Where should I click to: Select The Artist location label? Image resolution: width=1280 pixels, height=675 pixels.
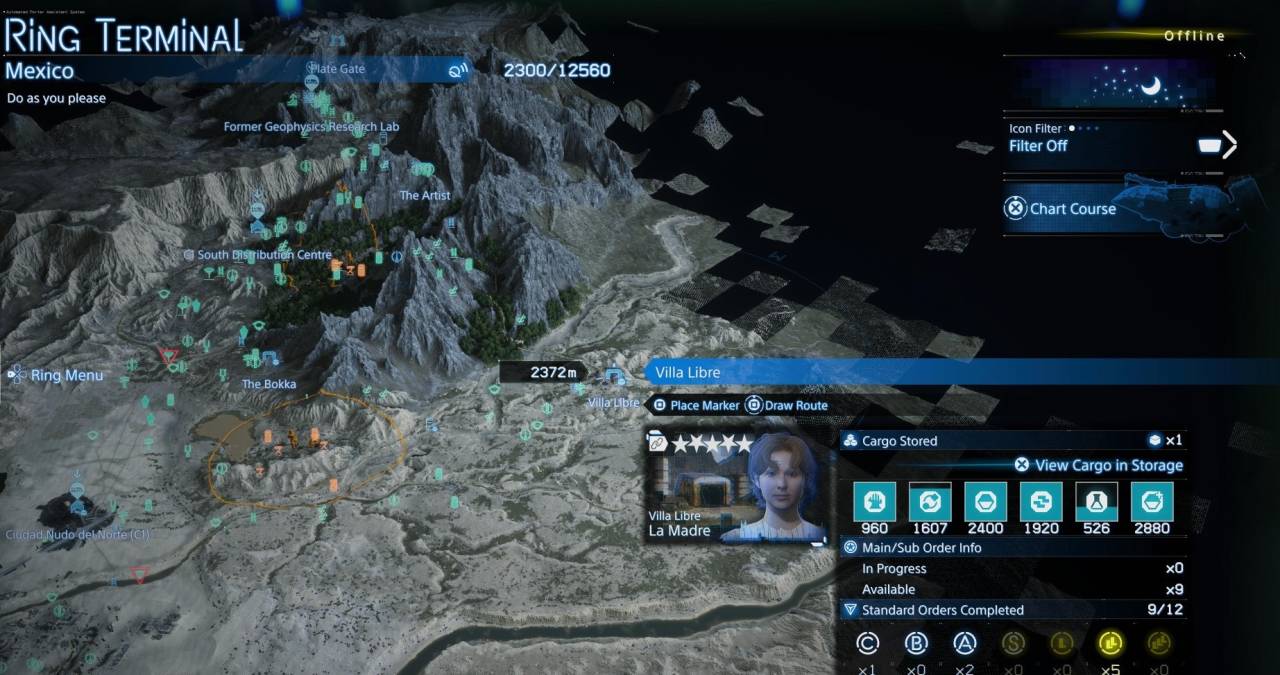pyautogui.click(x=425, y=196)
